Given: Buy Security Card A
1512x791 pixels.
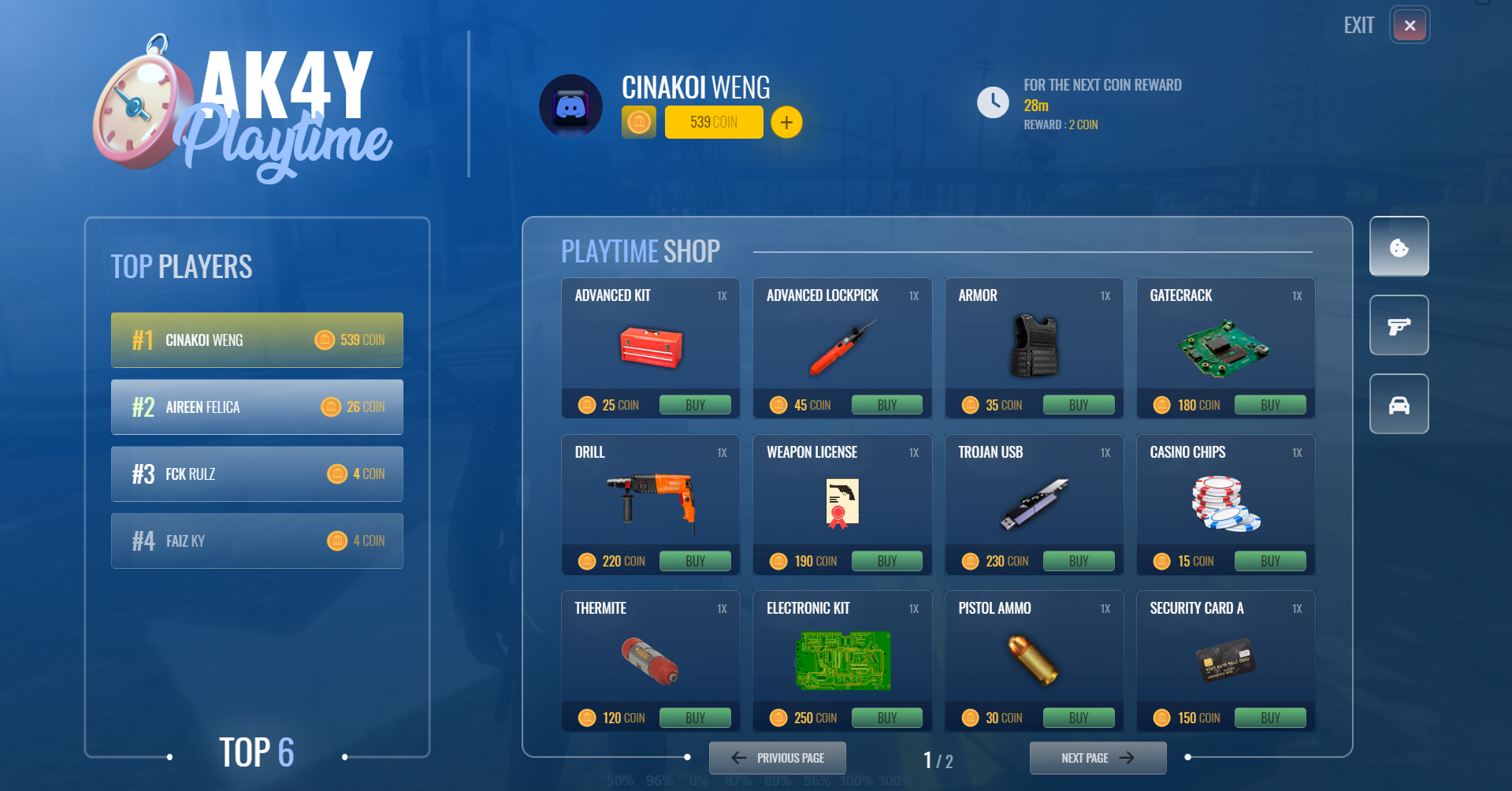Looking at the screenshot, I should (1269, 718).
